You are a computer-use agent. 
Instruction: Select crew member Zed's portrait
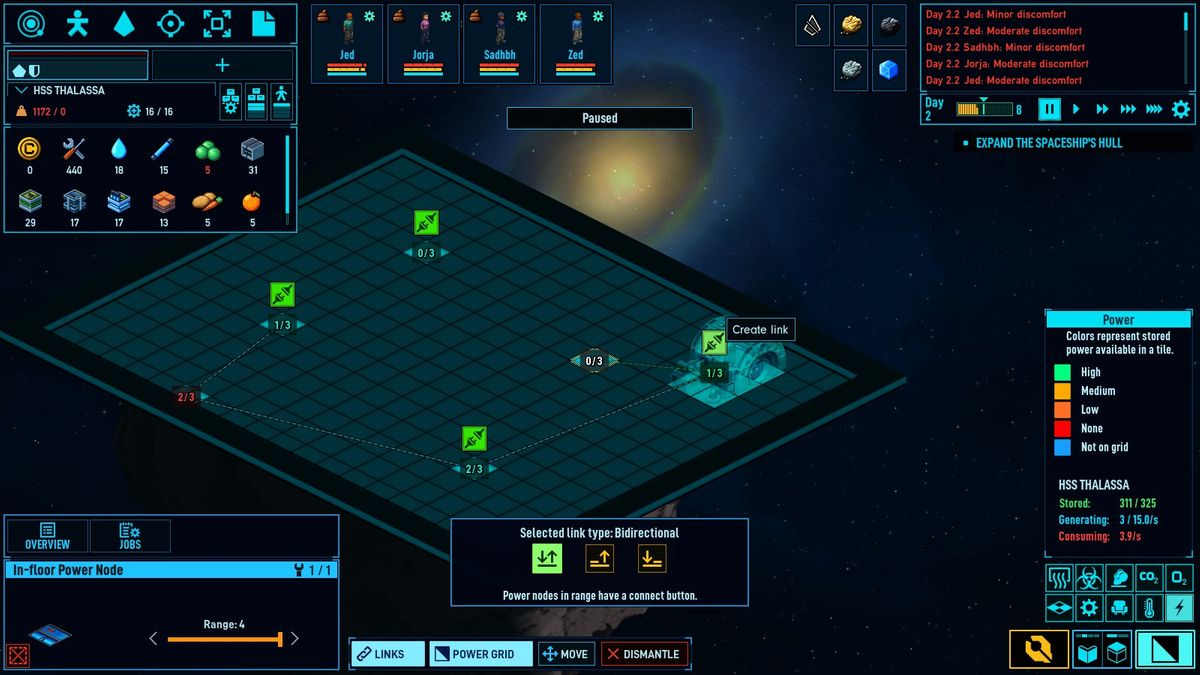click(x=575, y=43)
